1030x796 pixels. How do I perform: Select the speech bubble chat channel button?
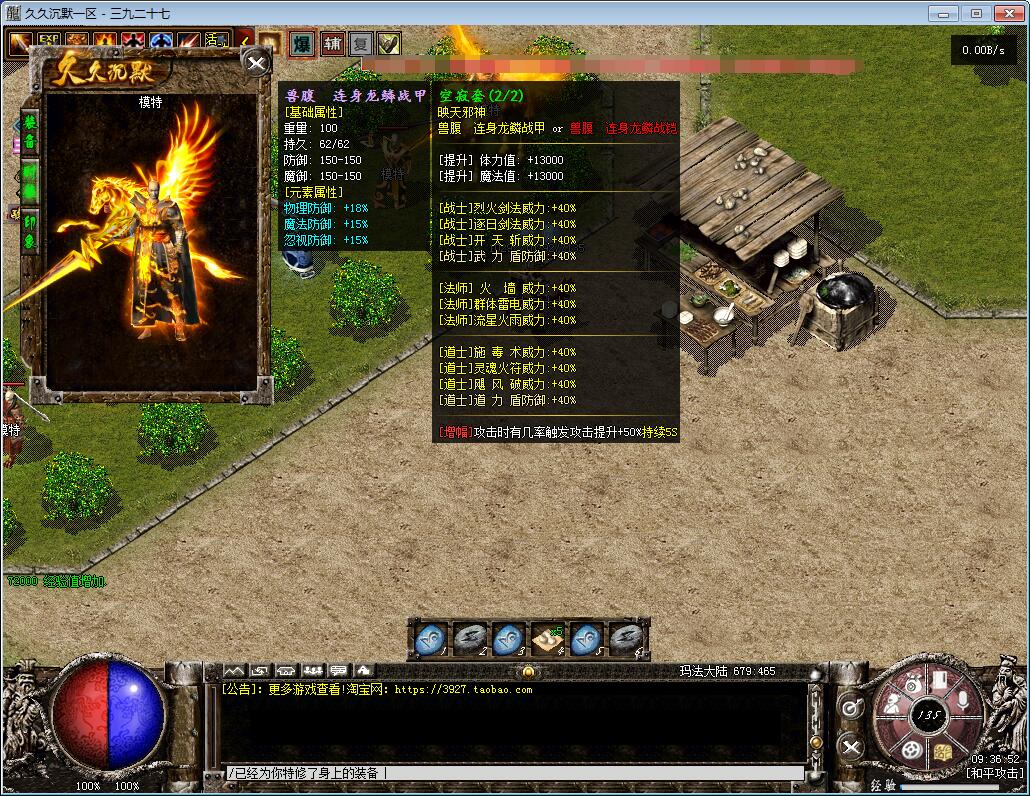point(338,669)
